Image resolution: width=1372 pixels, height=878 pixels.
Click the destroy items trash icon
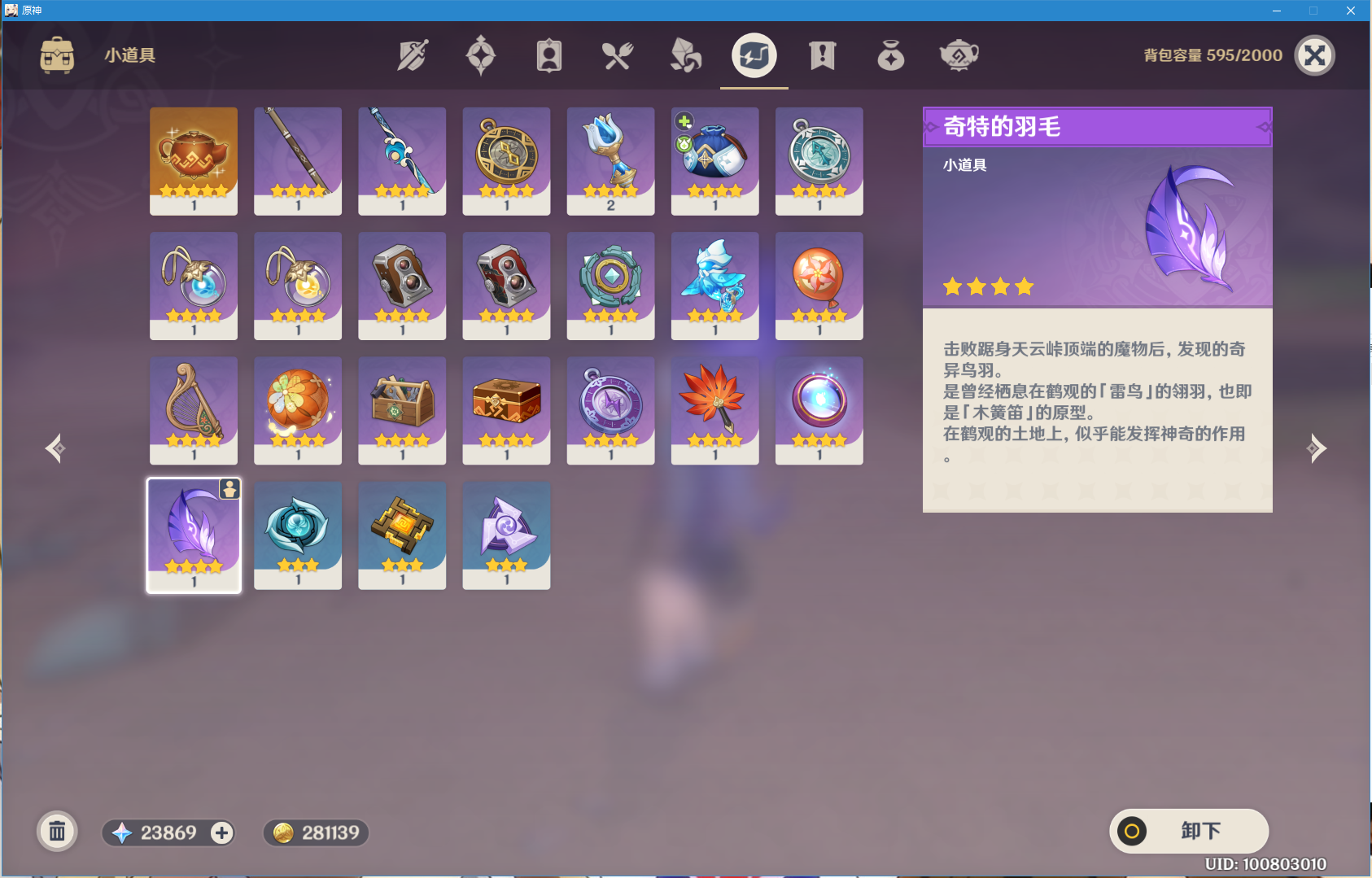pos(56,832)
